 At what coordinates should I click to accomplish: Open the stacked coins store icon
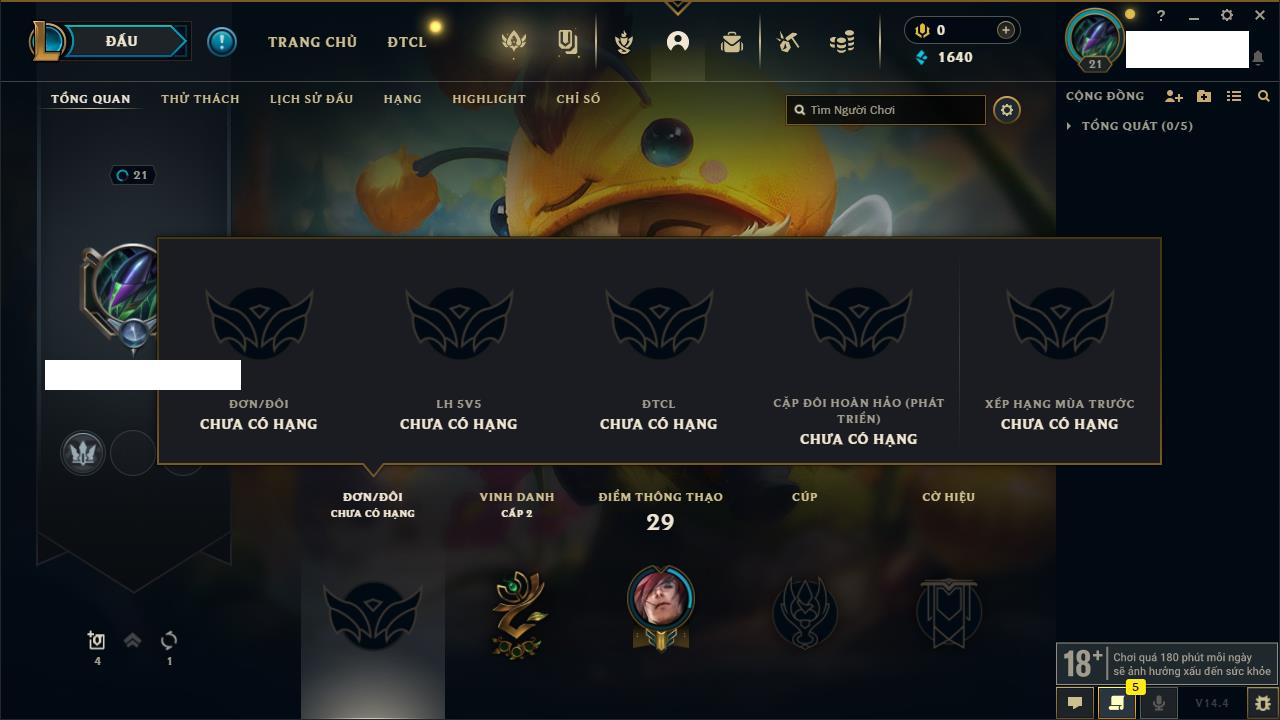(x=842, y=42)
